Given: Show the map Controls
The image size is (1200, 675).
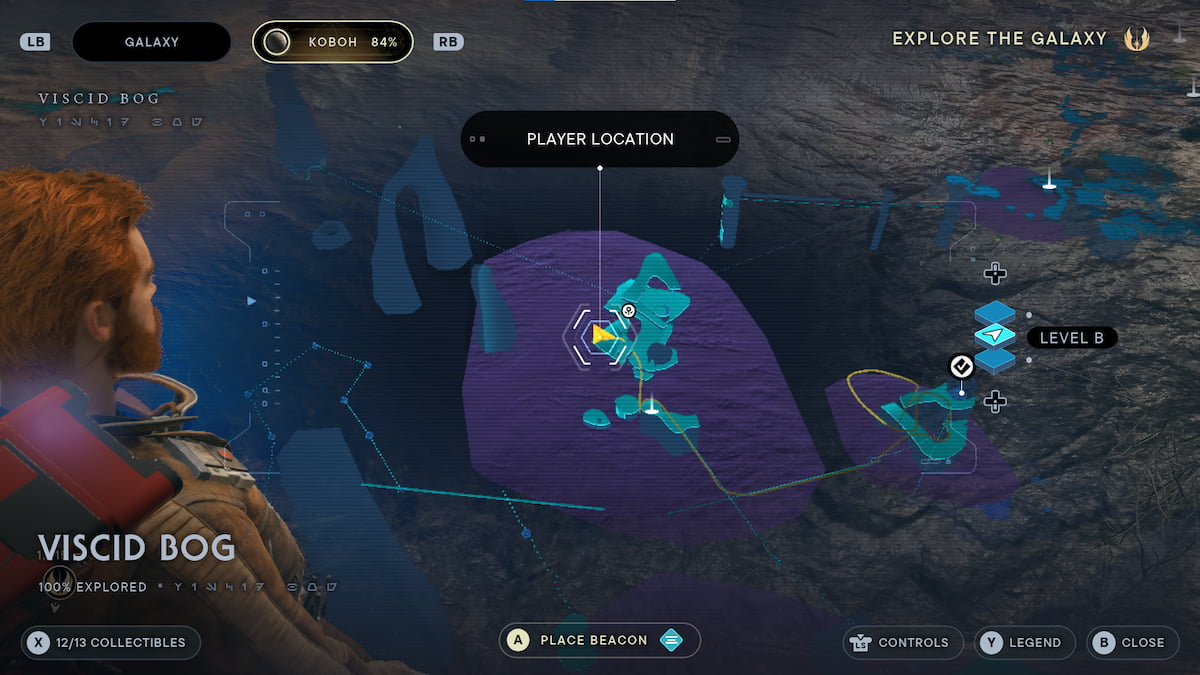Looking at the screenshot, I should tap(899, 642).
